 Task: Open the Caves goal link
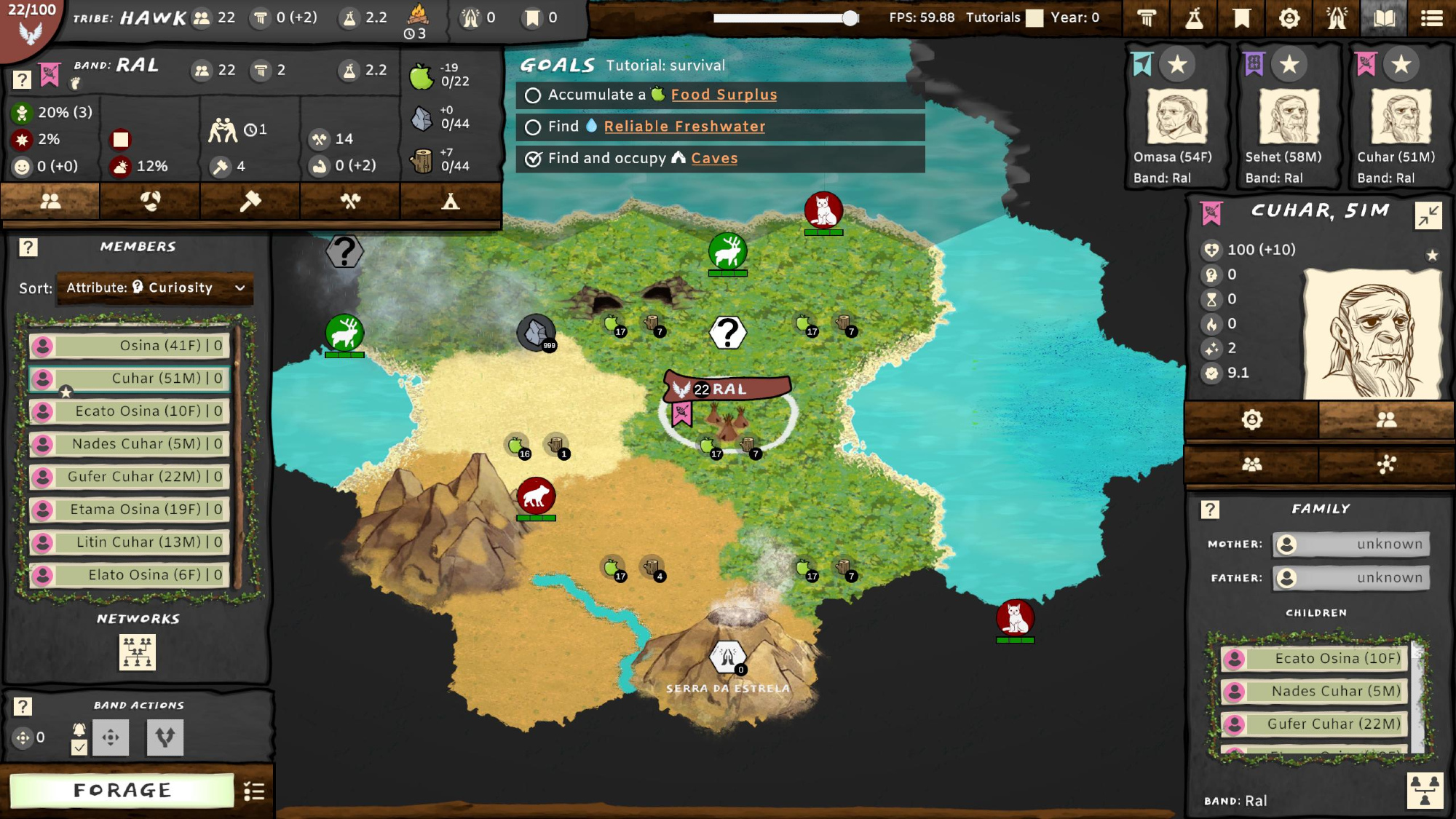(x=714, y=159)
